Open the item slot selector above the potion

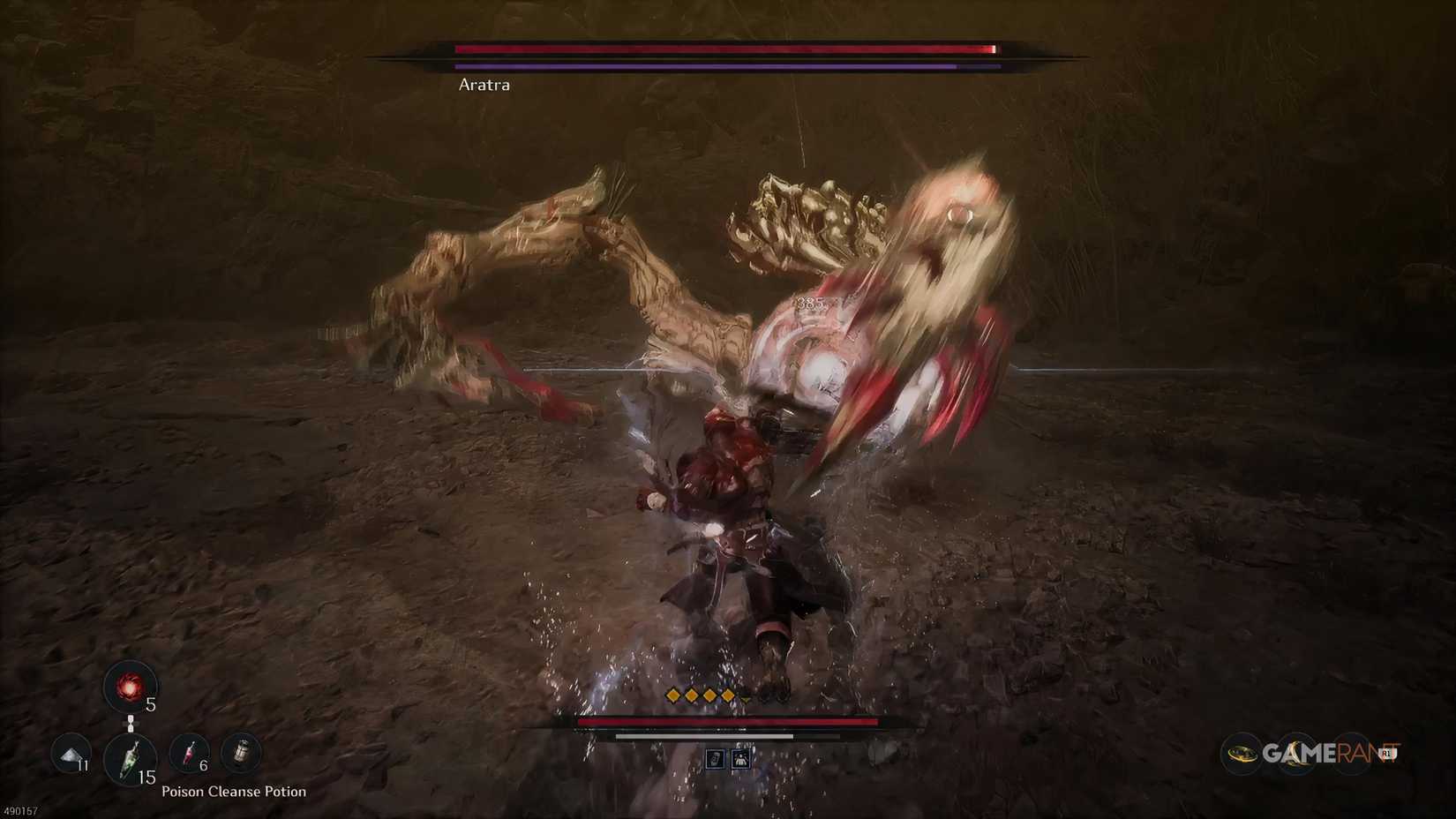131,724
